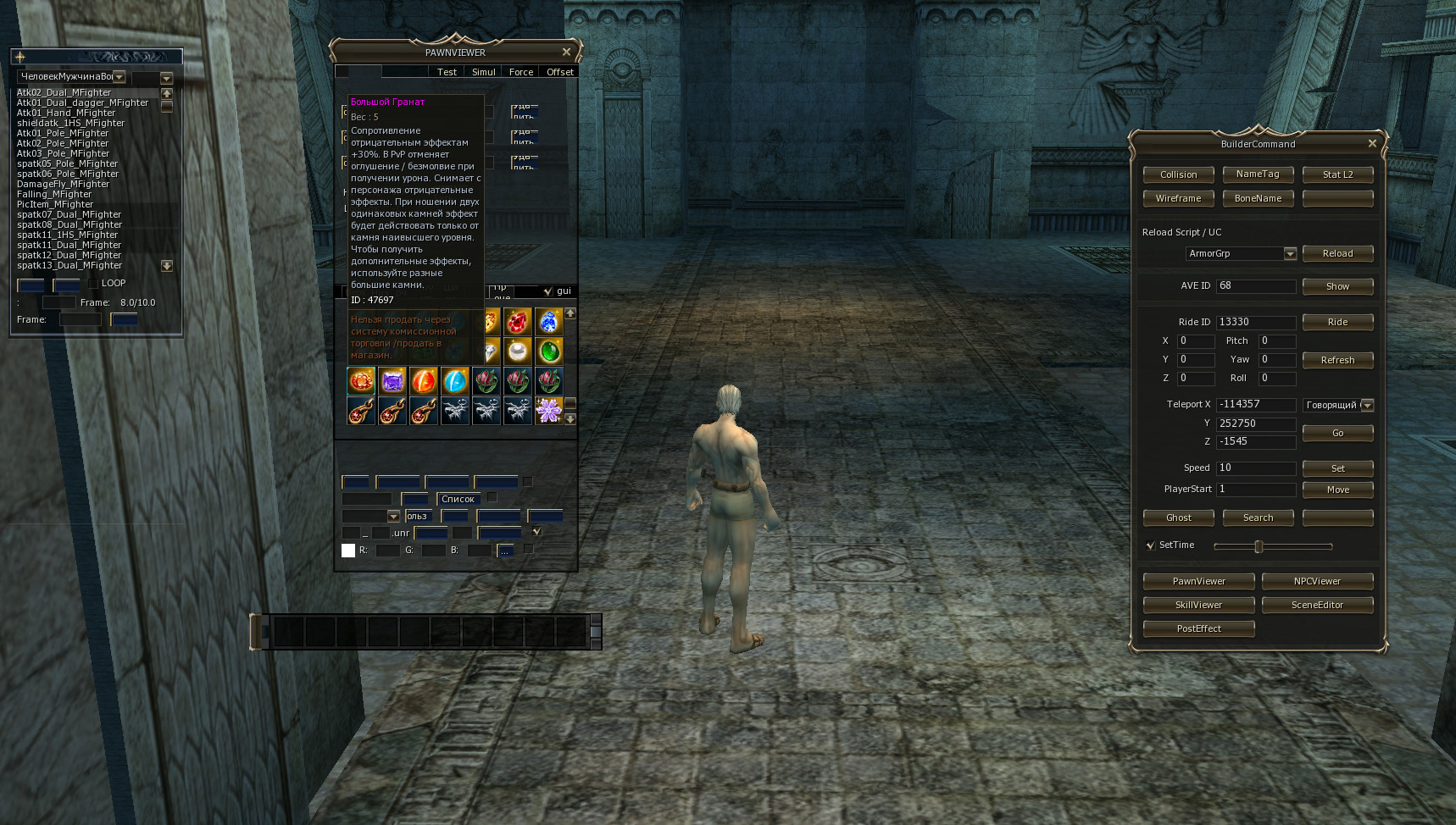Image resolution: width=1456 pixels, height=825 pixels.
Task: Enable Wireframe view
Action: click(1178, 198)
